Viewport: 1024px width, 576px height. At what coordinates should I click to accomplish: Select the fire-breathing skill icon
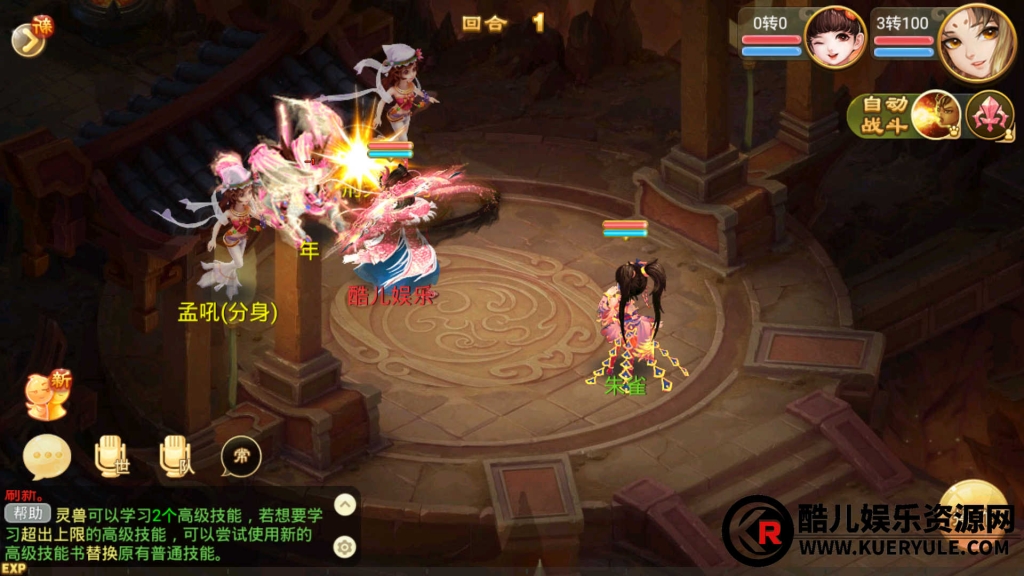[x=935, y=115]
